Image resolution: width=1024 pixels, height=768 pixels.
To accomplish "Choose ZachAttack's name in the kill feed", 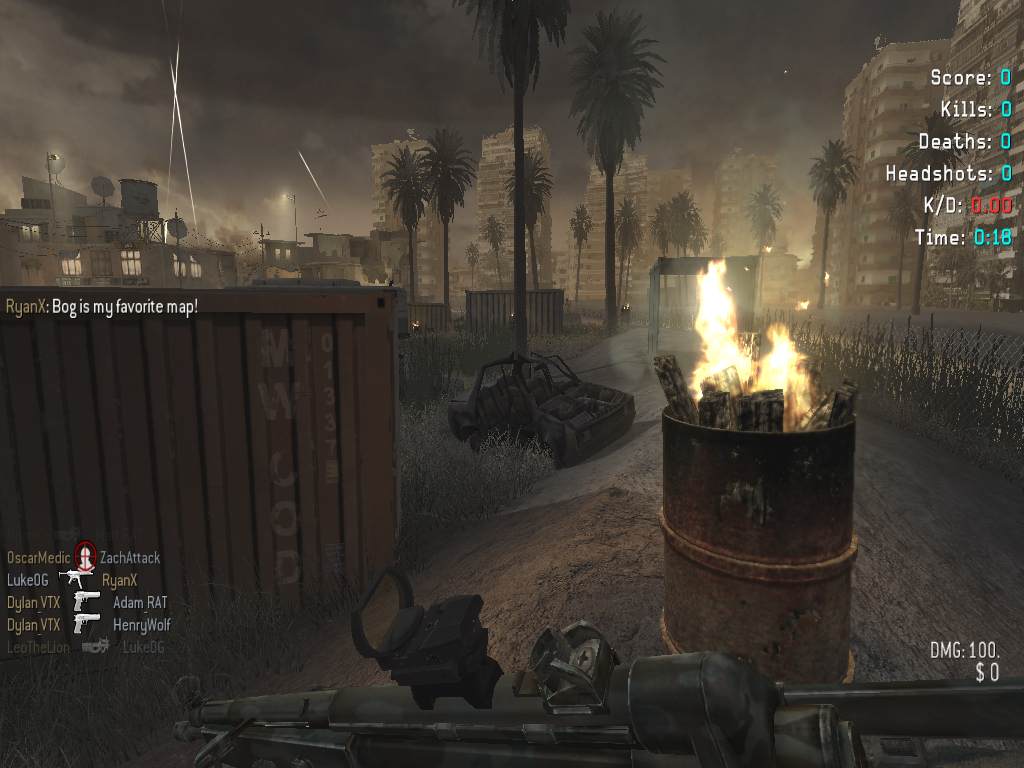I will point(130,558).
